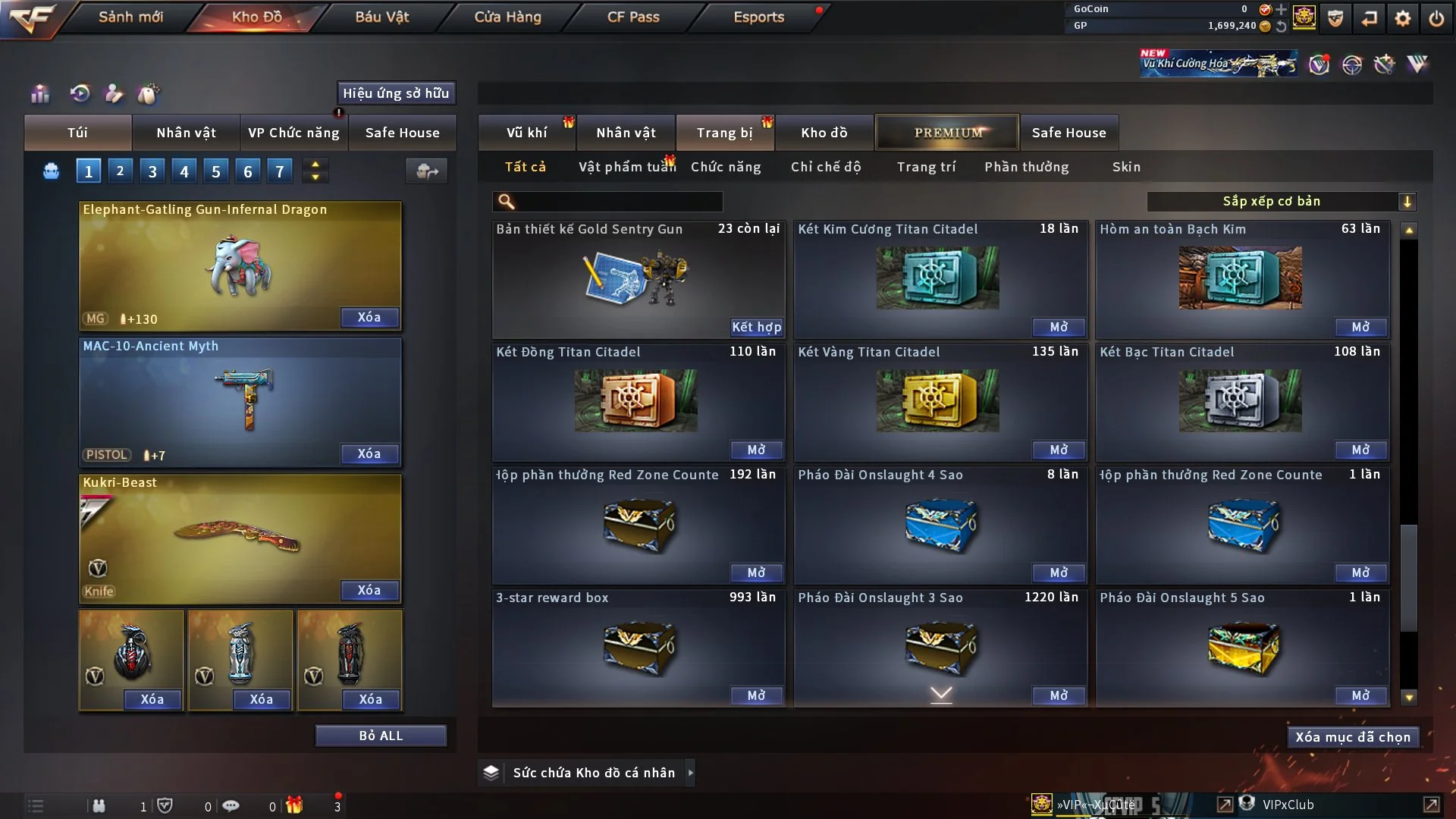The image size is (1456, 819).
Task: Open the Cửa Hàng shop menu
Action: [x=507, y=17]
